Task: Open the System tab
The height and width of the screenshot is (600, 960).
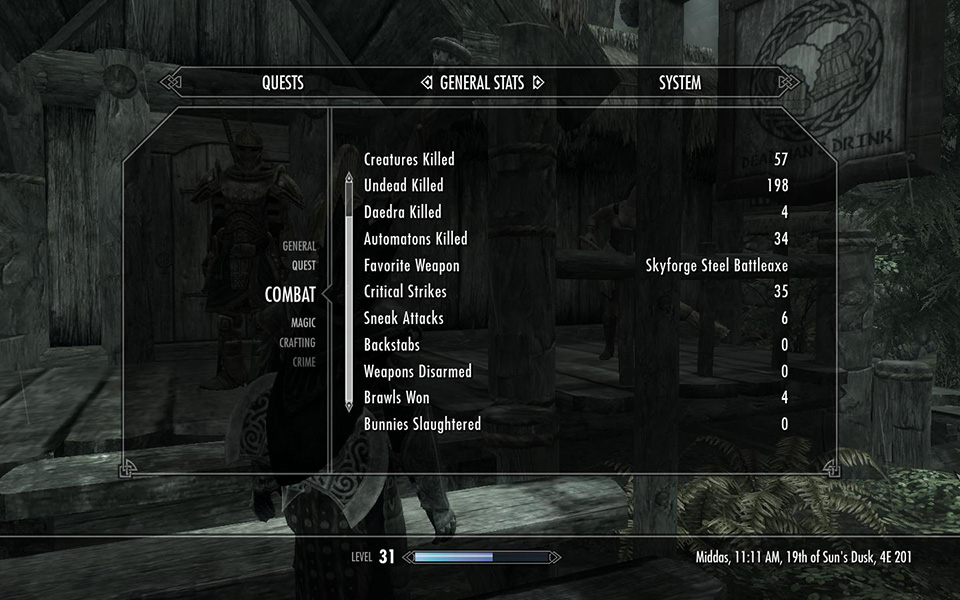Action: pos(680,83)
